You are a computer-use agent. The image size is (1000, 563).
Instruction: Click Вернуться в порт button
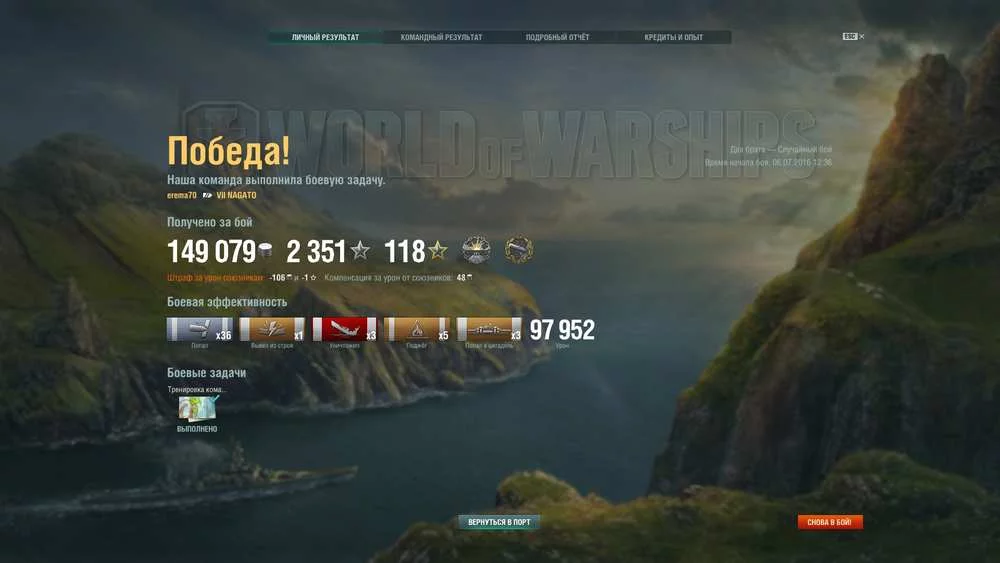pyautogui.click(x=499, y=522)
